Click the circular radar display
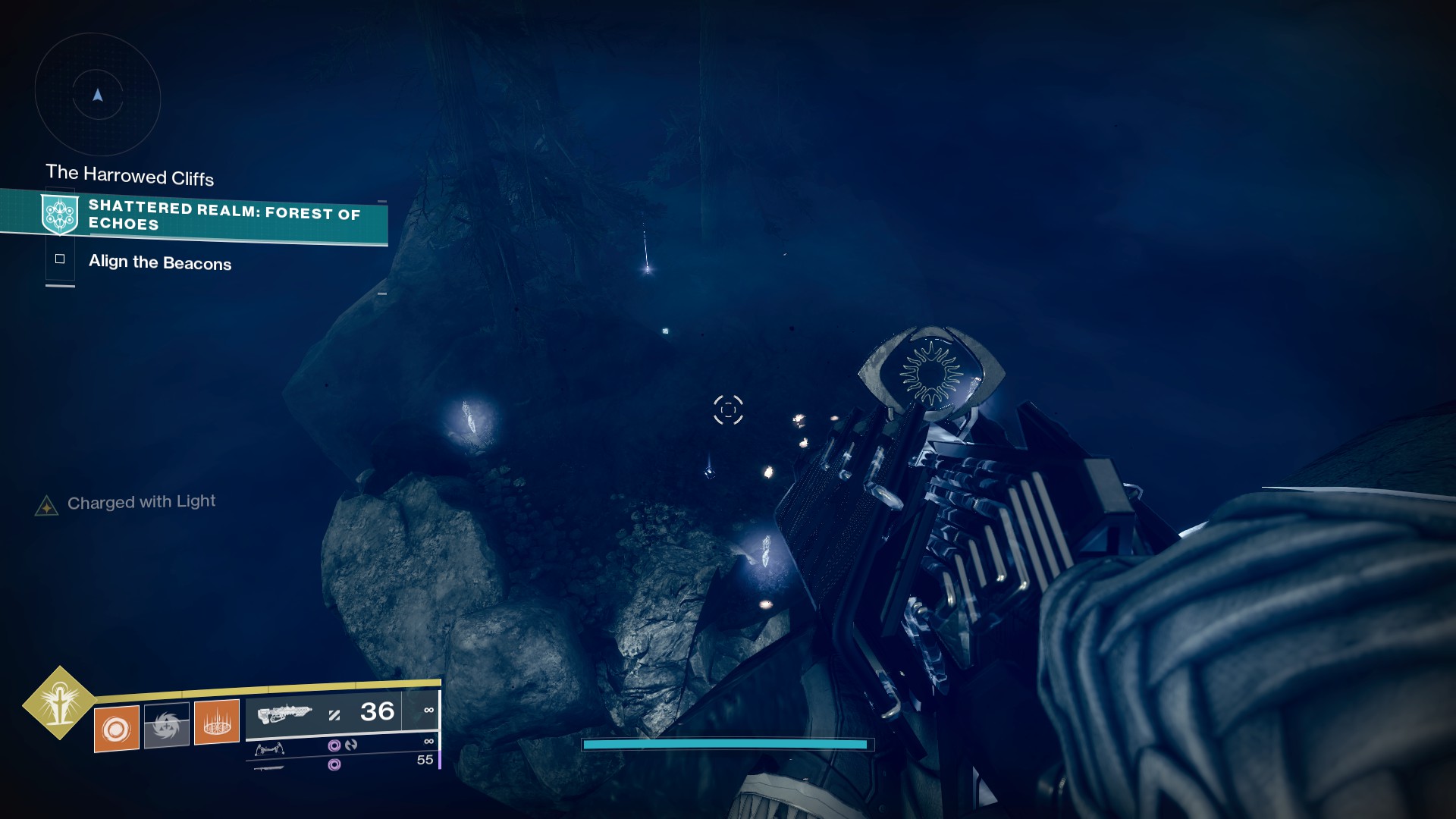The height and width of the screenshot is (819, 1456). coord(97,96)
